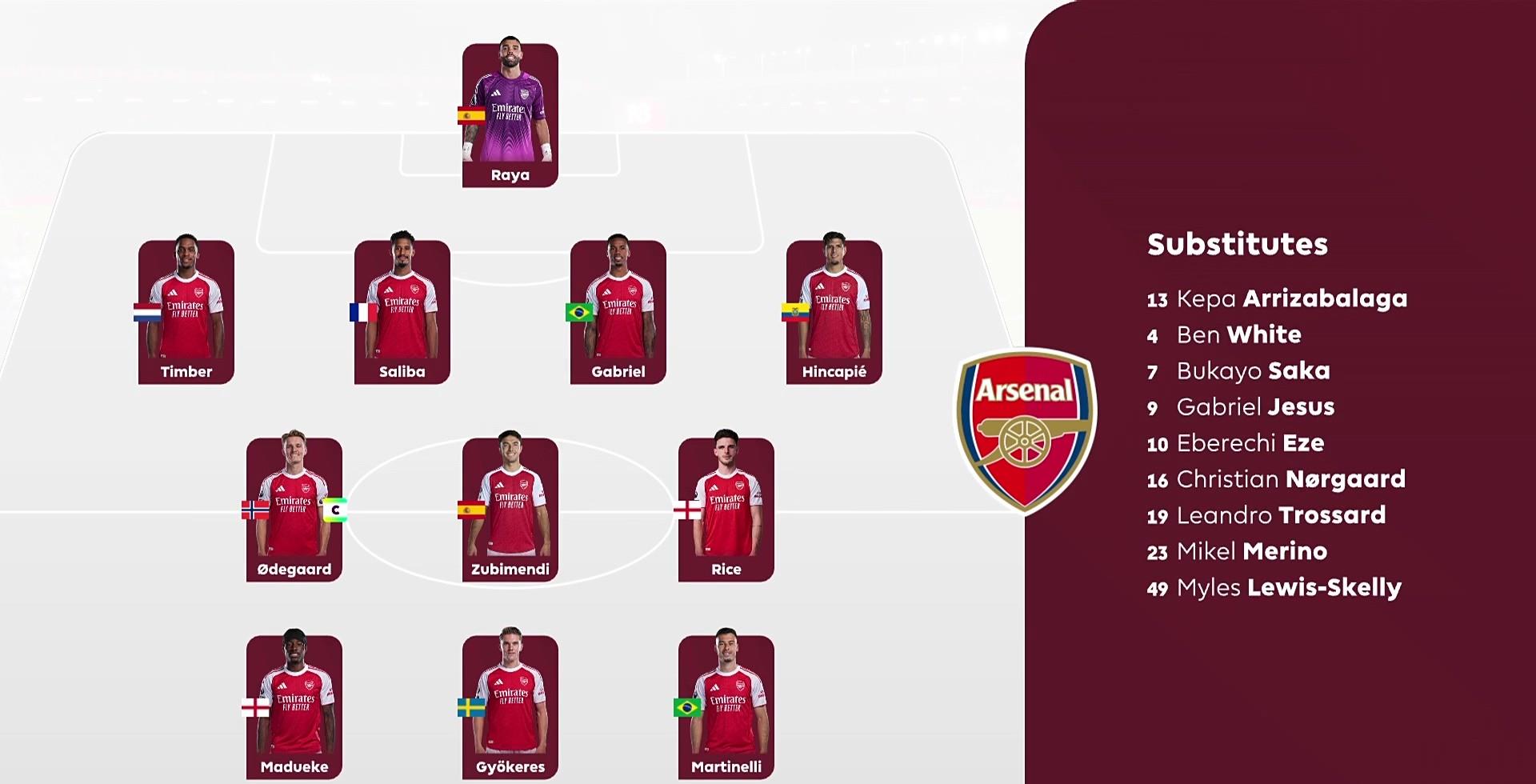
Task: Choose the Timber player card
Action: 186,312
